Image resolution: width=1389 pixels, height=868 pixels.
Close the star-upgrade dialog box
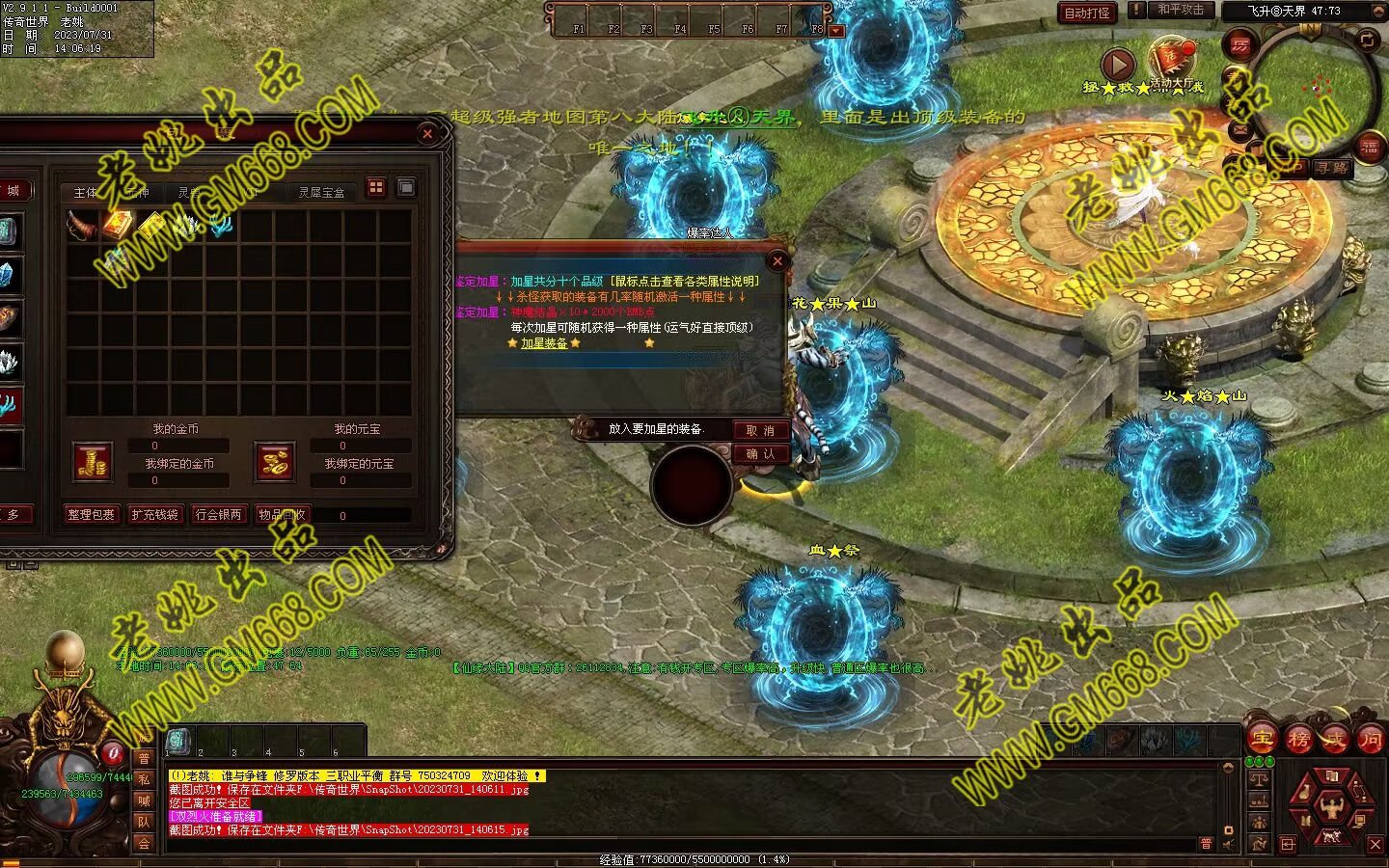(777, 260)
